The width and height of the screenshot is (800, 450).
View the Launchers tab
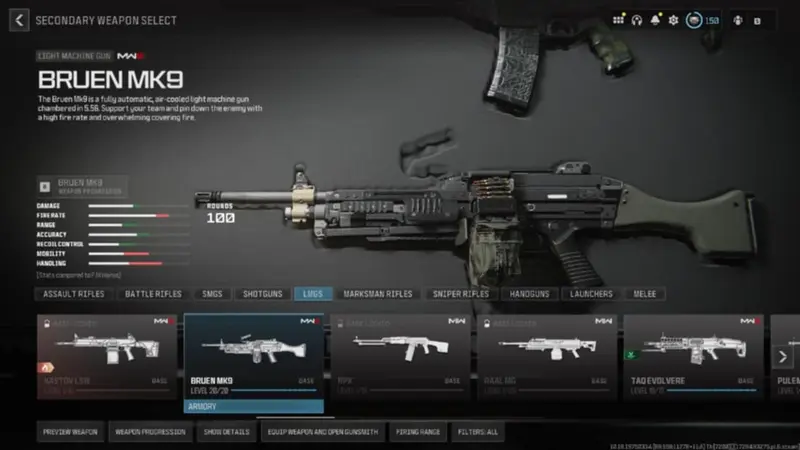pos(592,294)
